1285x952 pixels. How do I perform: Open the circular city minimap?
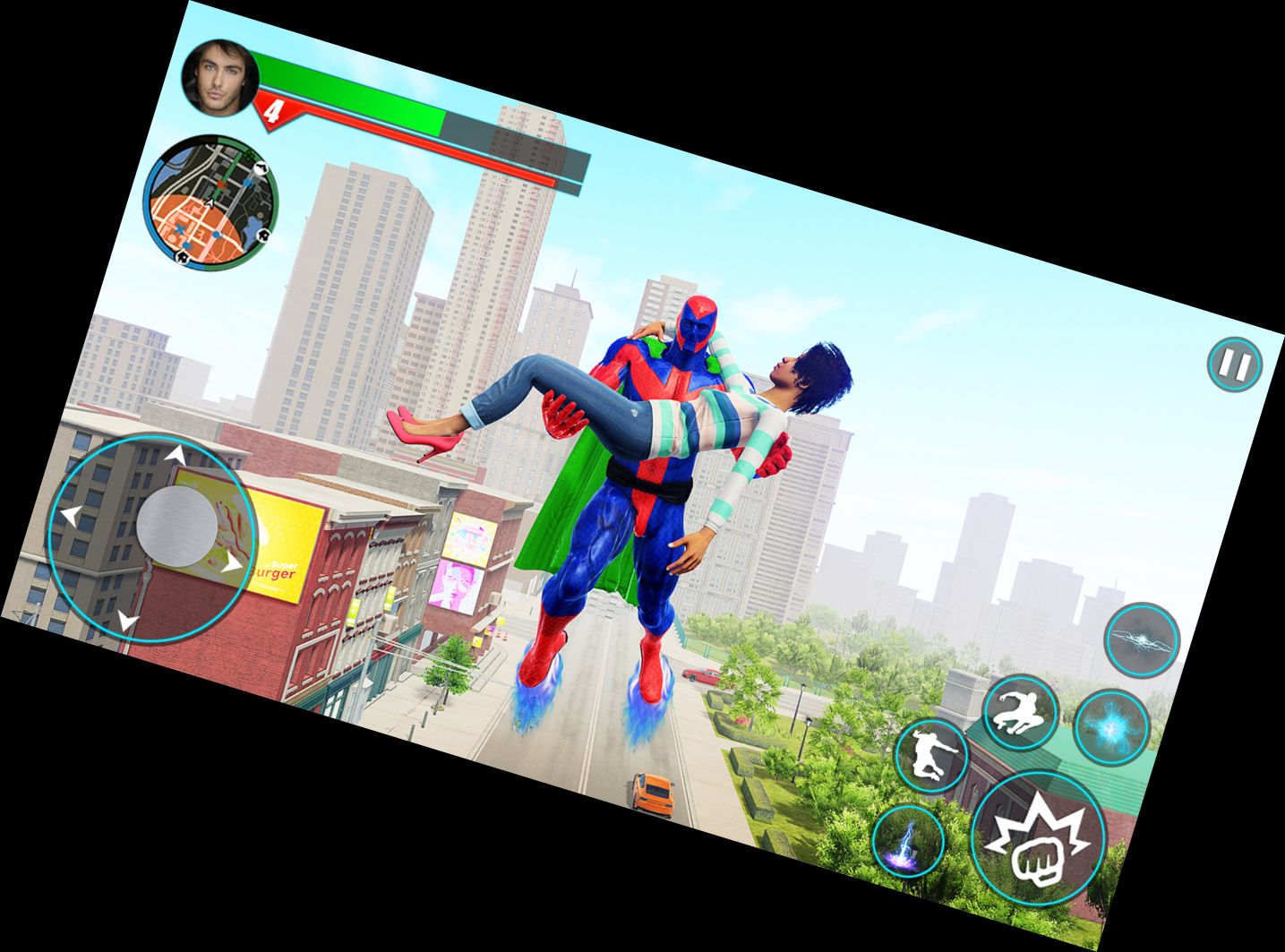[x=211, y=200]
